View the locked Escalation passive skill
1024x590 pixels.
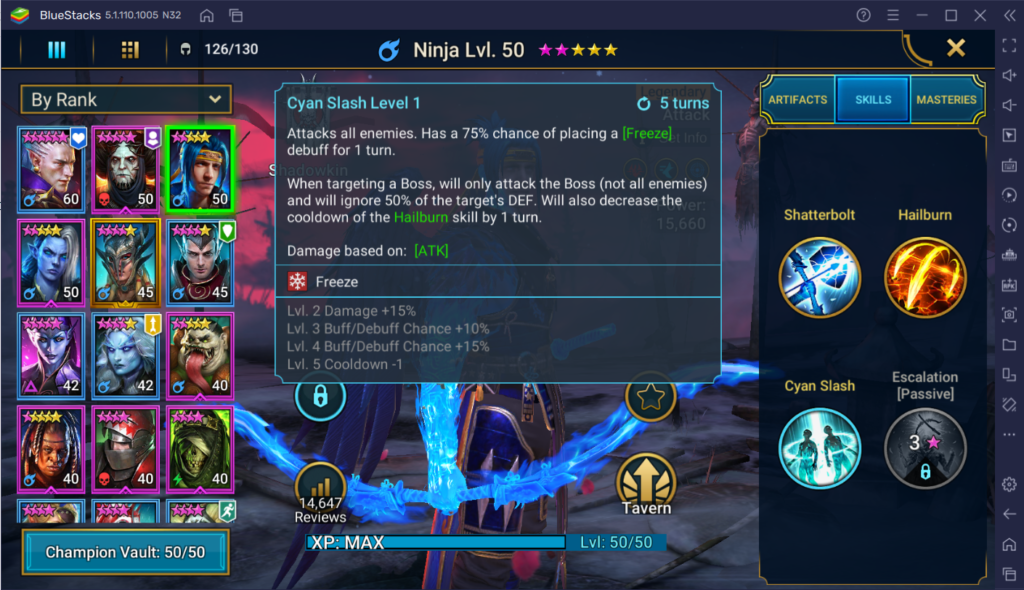(924, 449)
